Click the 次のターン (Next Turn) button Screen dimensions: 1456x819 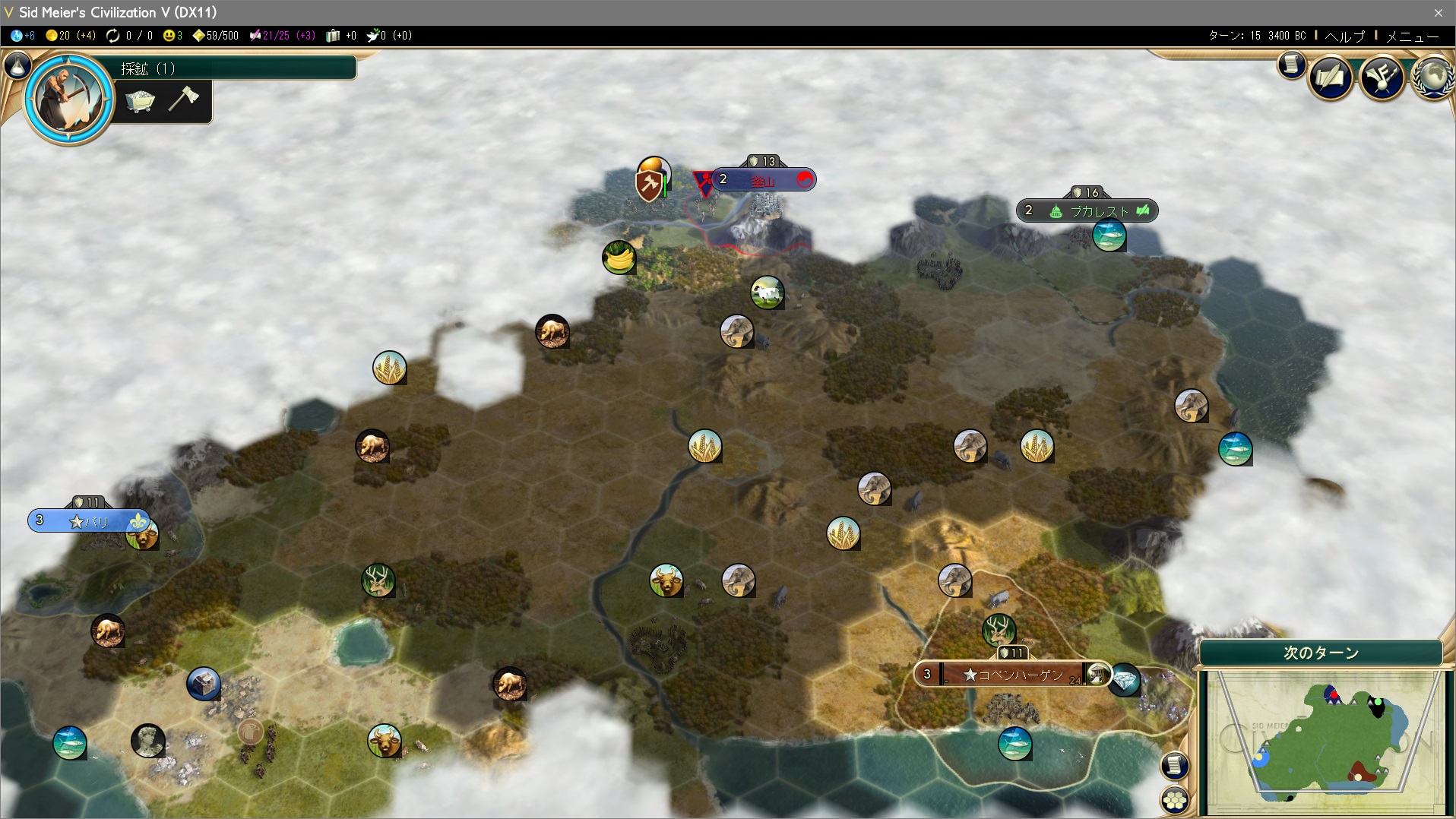1321,653
